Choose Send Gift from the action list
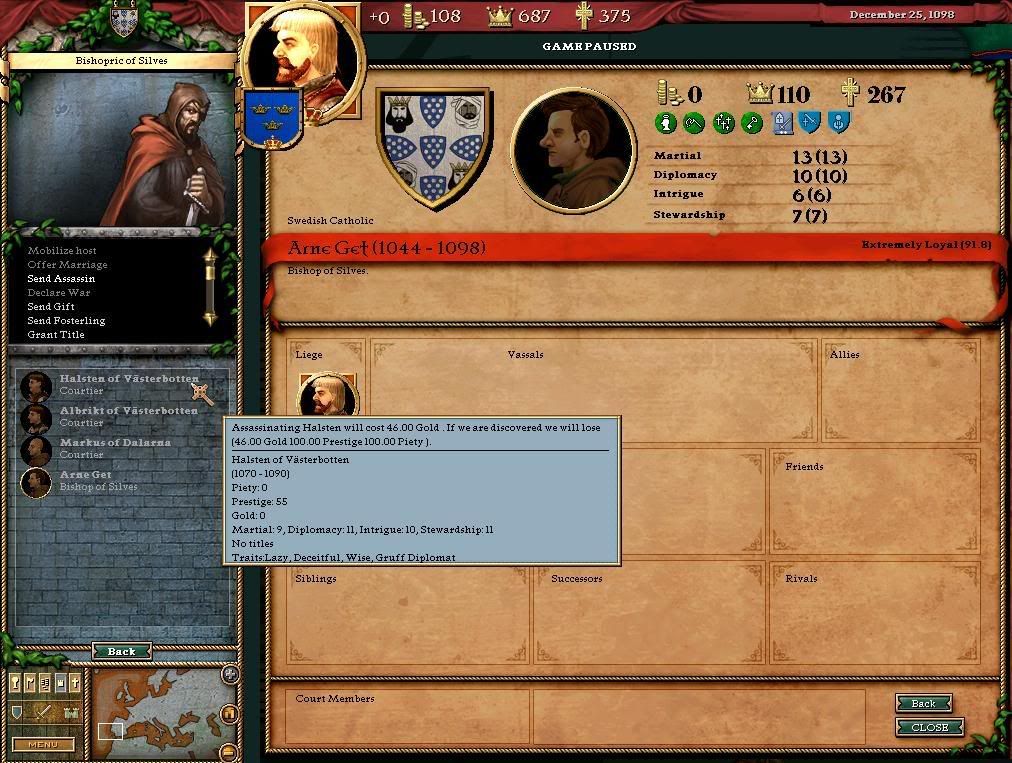 pos(51,307)
